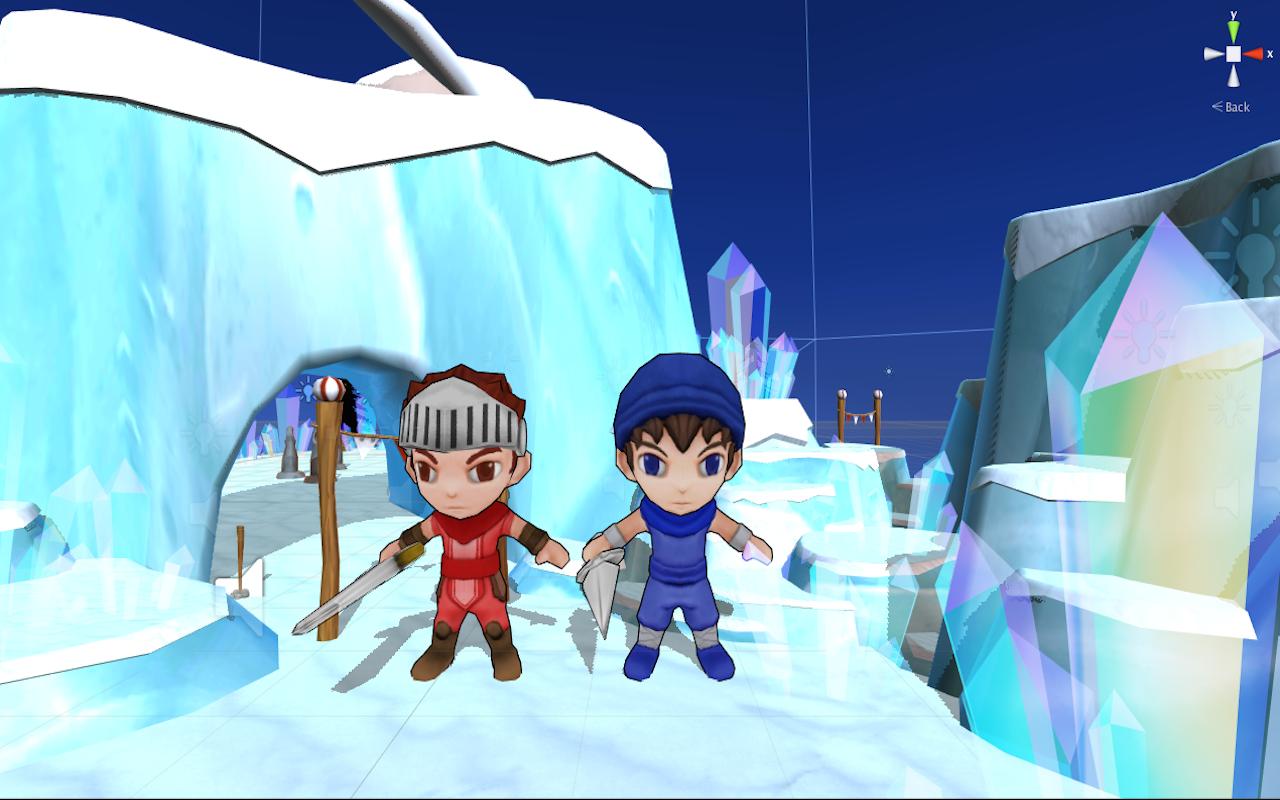
Task: Click the white downward cone below the gizmo cube
Action: [1232, 76]
